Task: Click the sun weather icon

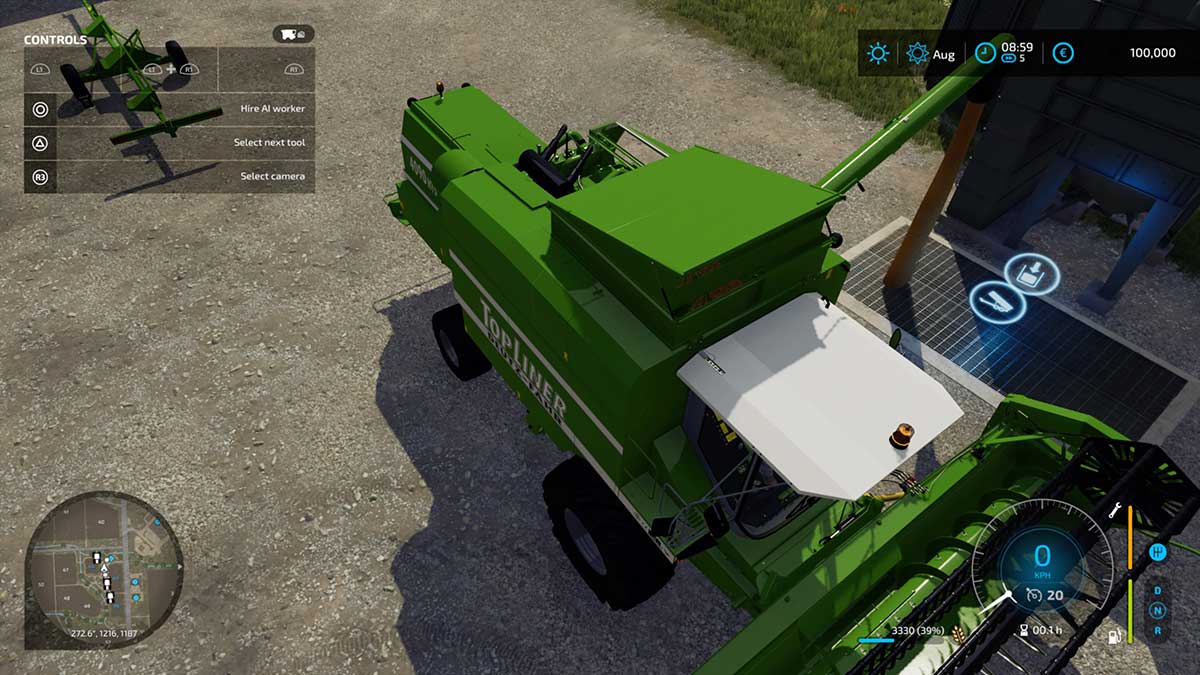Action: point(878,53)
